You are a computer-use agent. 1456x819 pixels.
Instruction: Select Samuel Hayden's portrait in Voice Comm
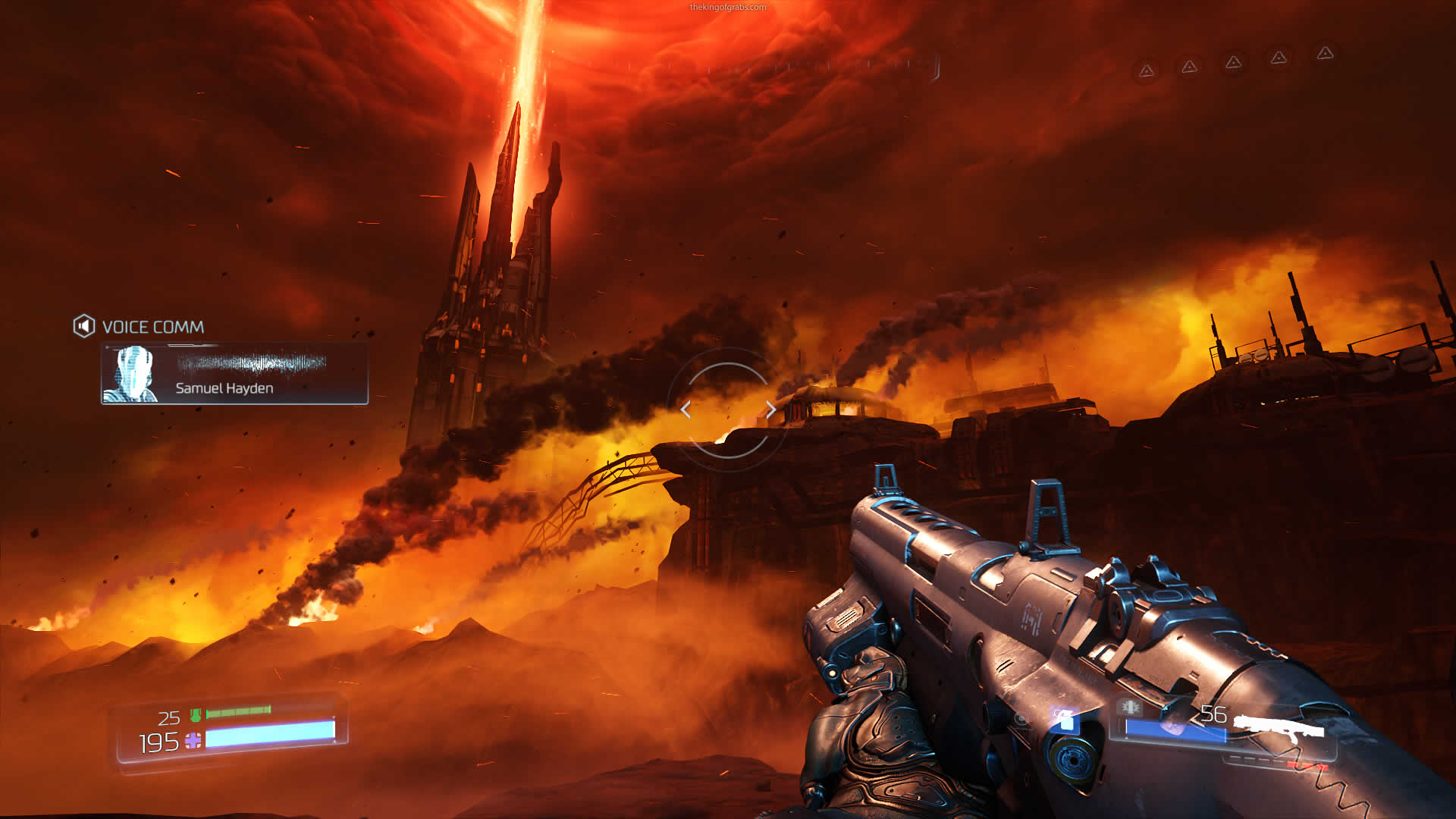click(x=132, y=373)
